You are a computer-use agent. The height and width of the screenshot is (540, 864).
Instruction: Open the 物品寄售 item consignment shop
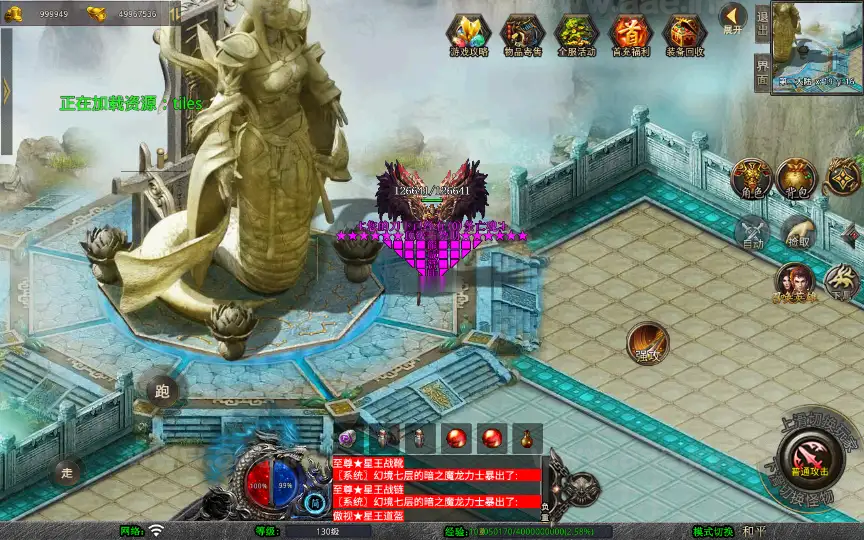pyautogui.click(x=522, y=34)
